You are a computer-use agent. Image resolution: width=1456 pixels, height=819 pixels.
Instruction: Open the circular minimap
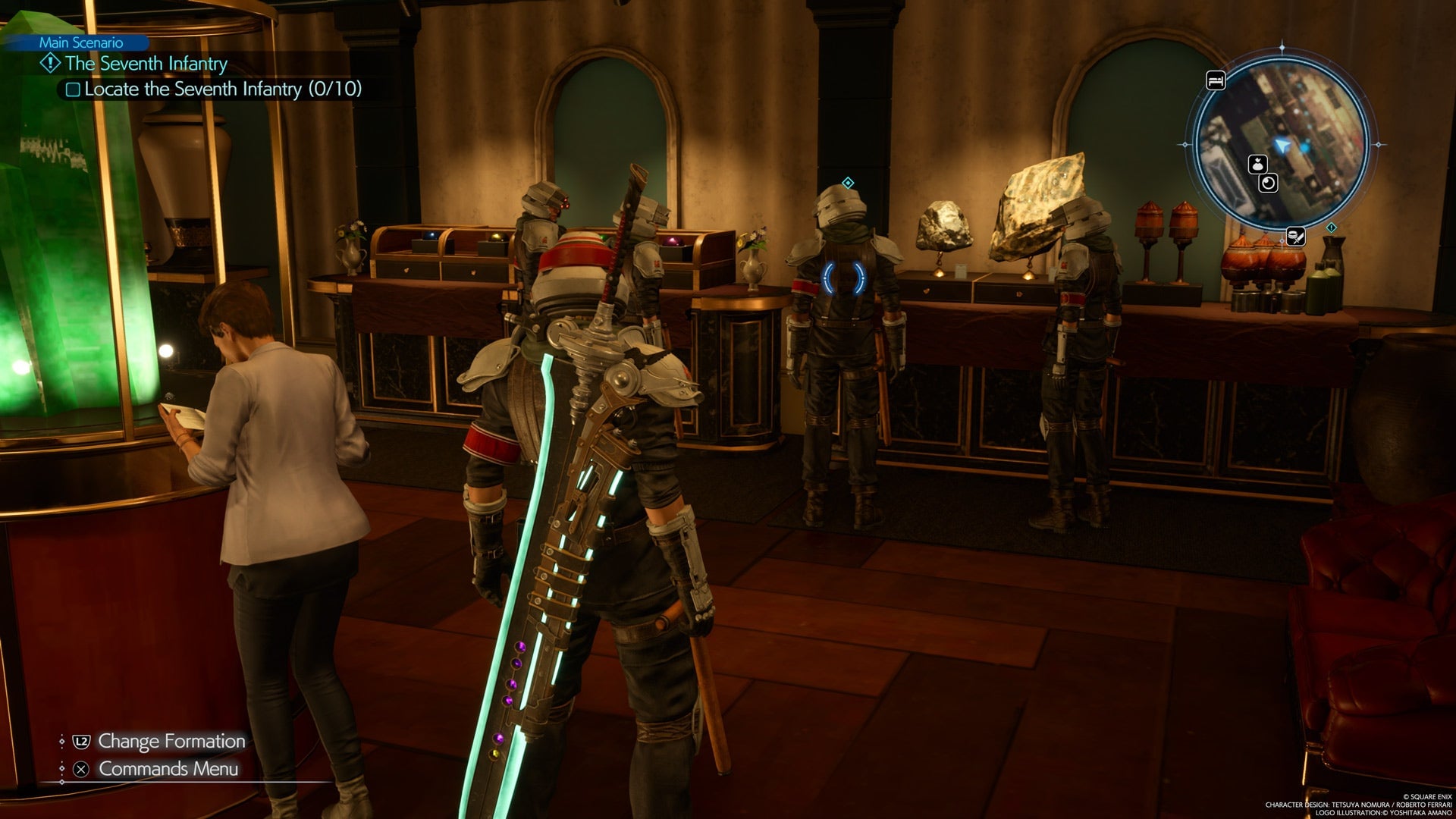click(1282, 144)
